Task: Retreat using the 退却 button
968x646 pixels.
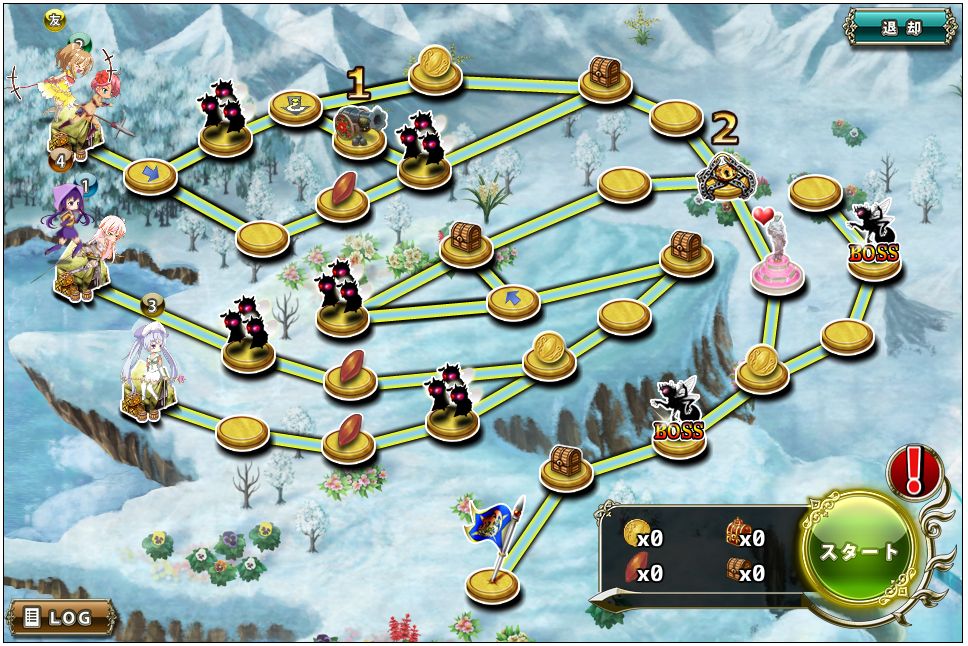Action: point(901,27)
